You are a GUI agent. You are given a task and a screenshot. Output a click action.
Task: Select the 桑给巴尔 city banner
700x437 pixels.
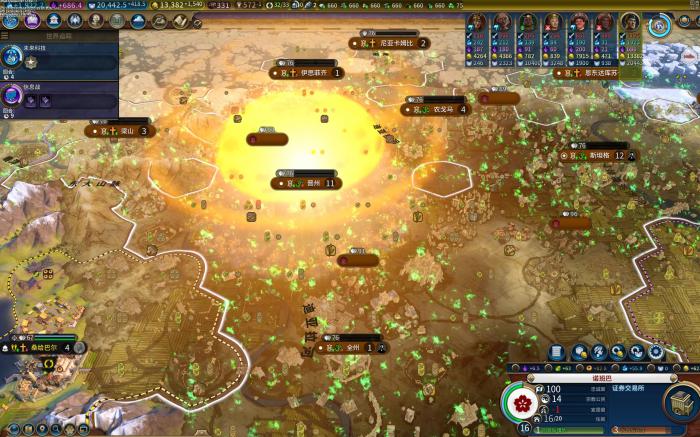[x=45, y=347]
